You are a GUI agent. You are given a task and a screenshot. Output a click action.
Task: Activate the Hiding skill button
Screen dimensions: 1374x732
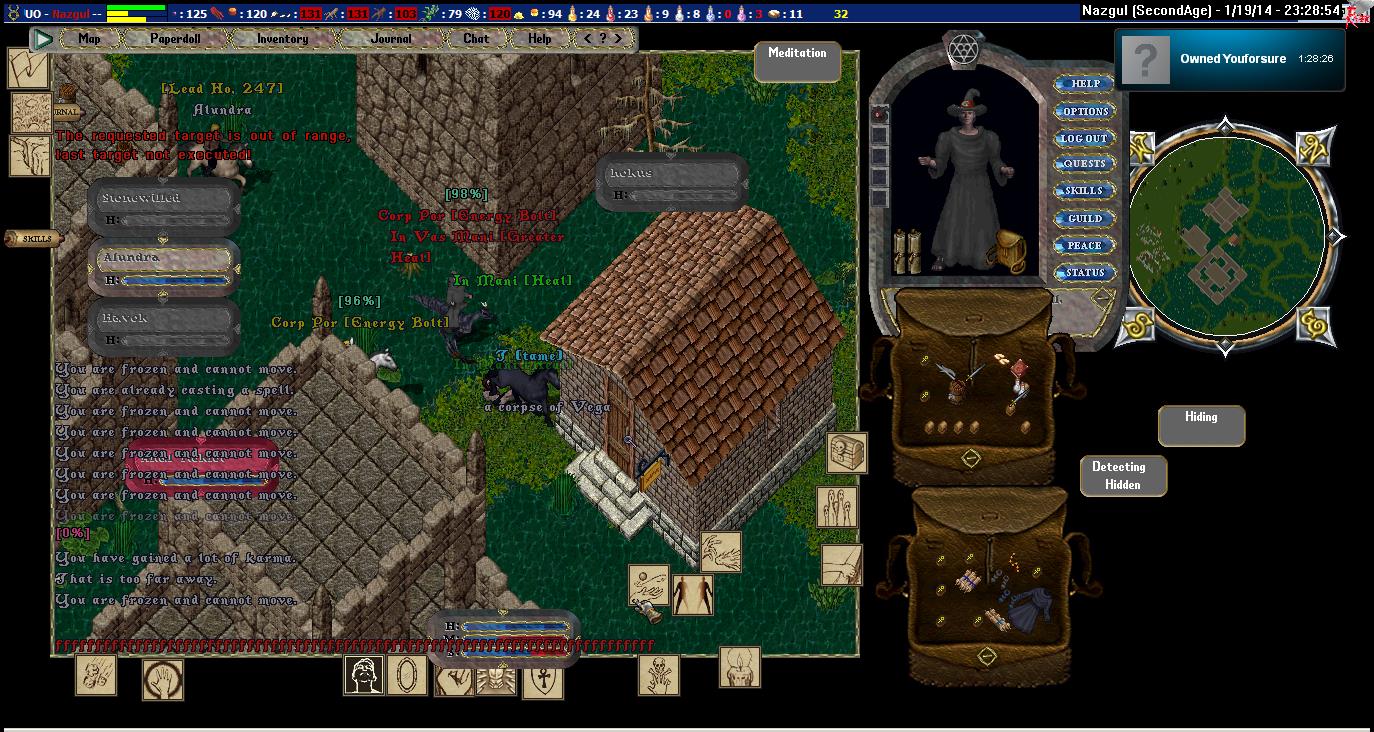click(1201, 425)
